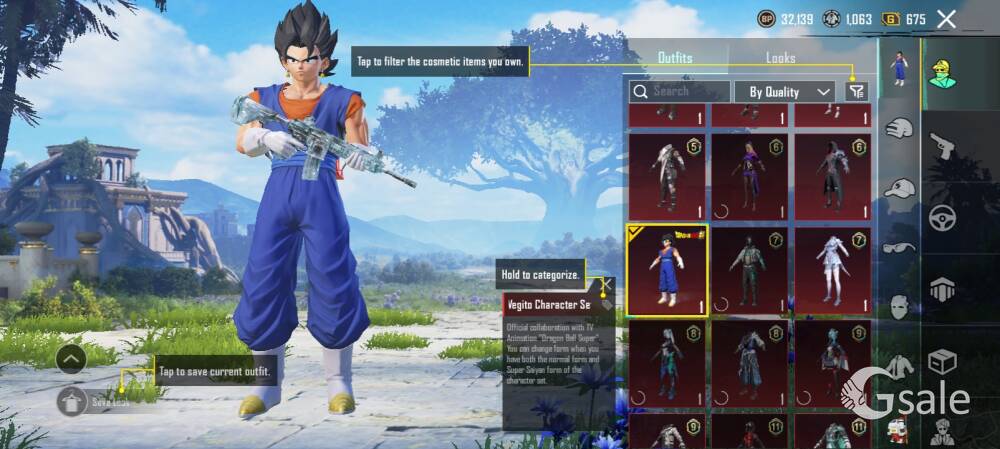Open the By Quality sort dropdown
Image resolution: width=1000 pixels, height=449 pixels.
[784, 91]
